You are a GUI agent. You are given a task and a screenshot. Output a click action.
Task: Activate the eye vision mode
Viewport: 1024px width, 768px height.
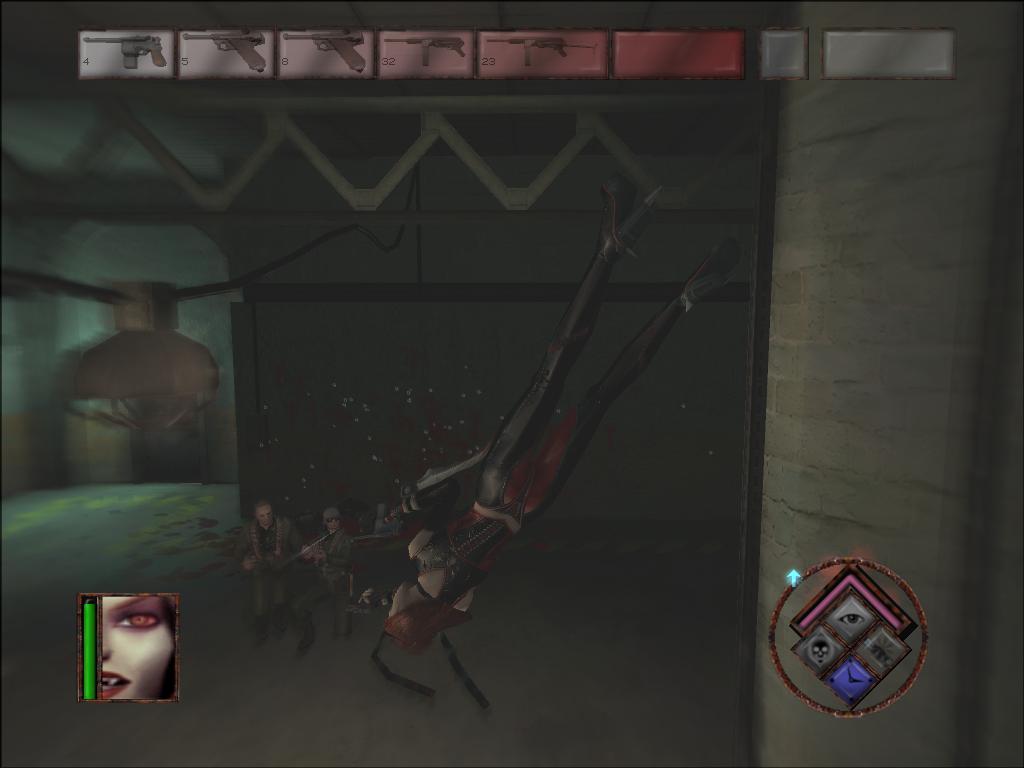pos(849,620)
